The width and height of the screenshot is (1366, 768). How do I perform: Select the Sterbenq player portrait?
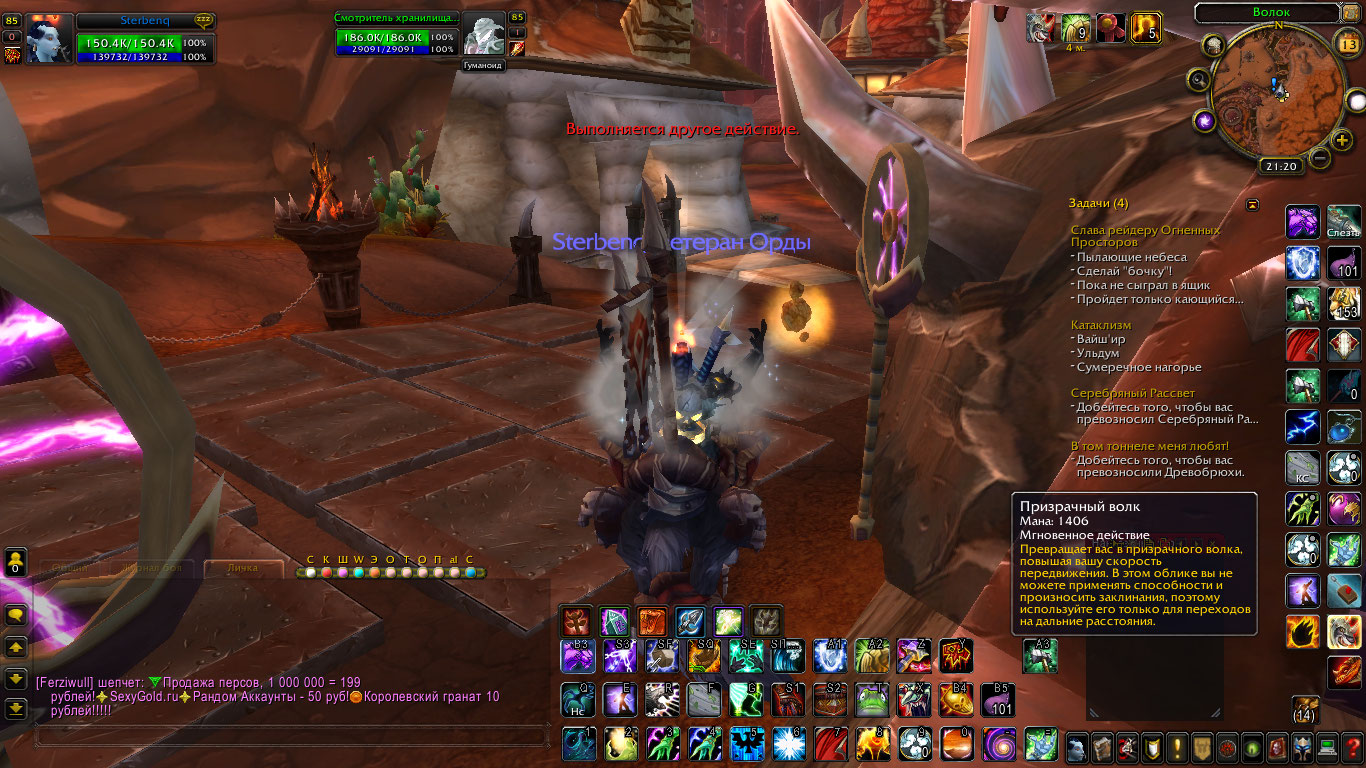click(48, 39)
